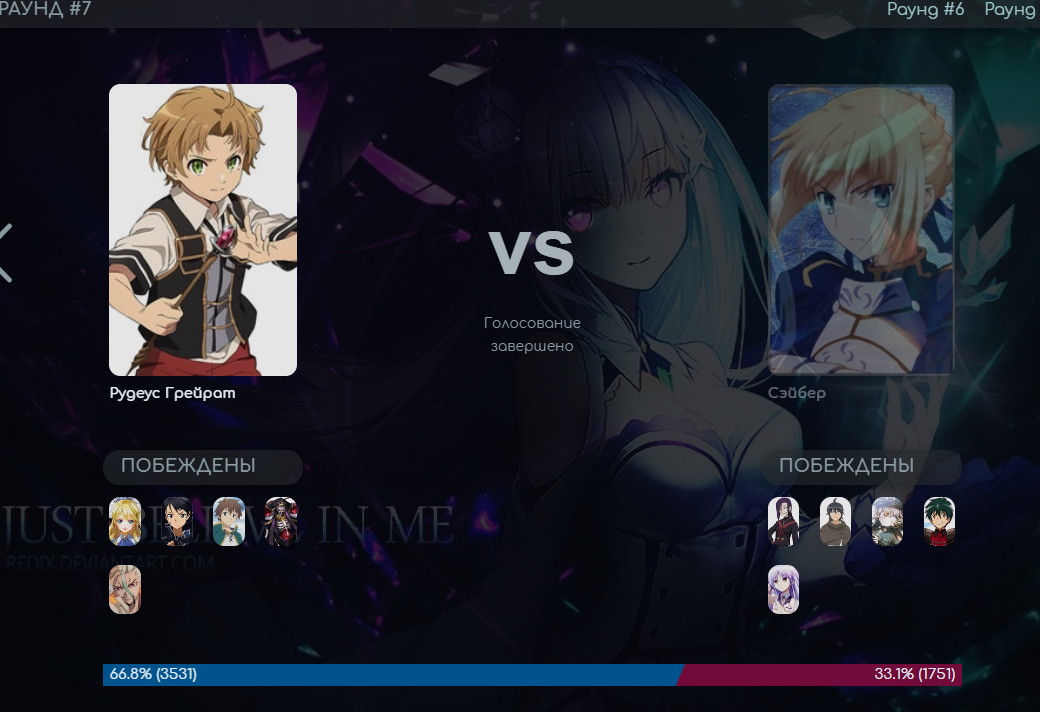The height and width of the screenshot is (712, 1040).
Task: Open the lavender-haired girl defeated thumbnail
Action: coord(783,589)
